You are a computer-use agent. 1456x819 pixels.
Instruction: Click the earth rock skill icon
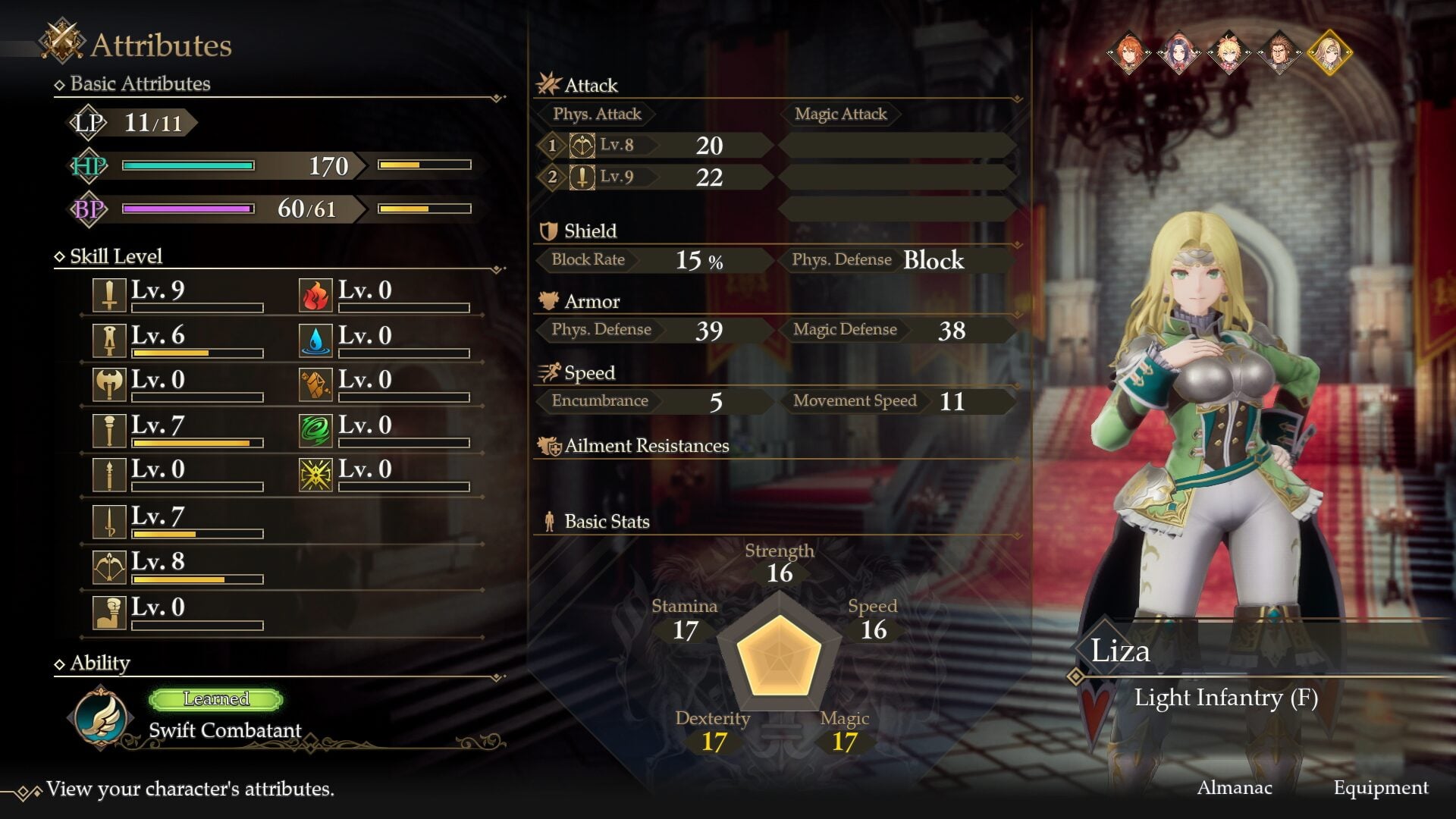pyautogui.click(x=315, y=385)
